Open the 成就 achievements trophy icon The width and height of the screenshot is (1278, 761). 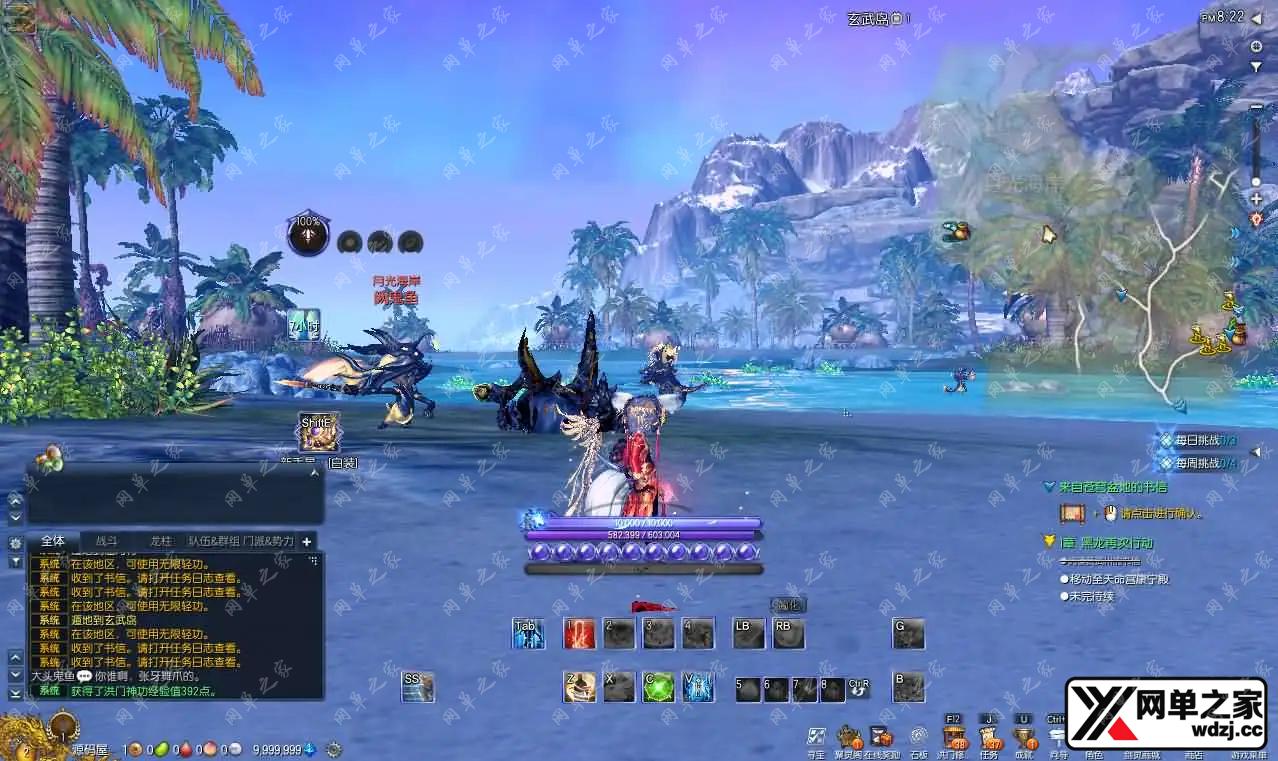(x=1023, y=740)
